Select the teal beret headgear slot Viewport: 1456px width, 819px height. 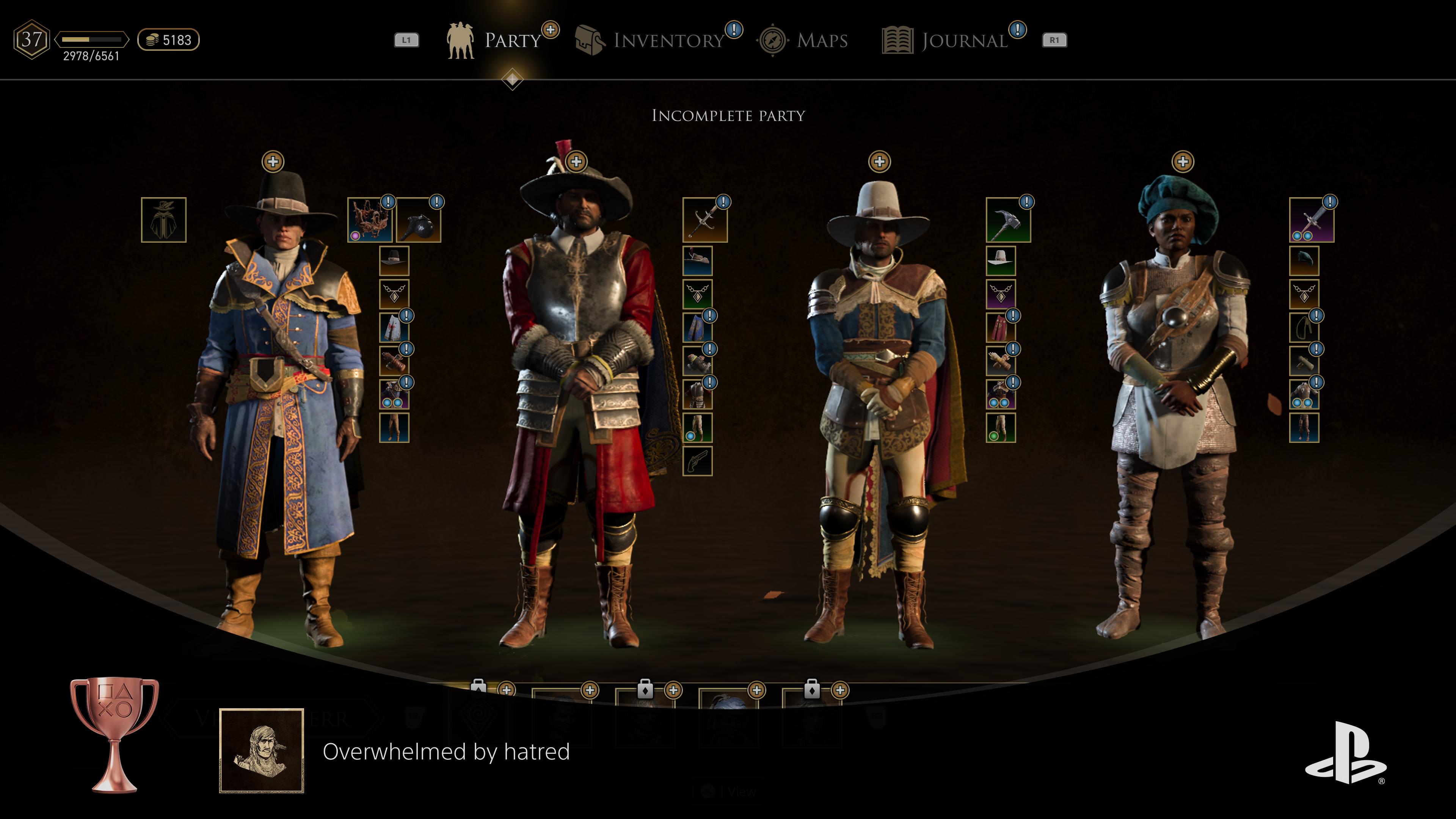(x=1304, y=260)
